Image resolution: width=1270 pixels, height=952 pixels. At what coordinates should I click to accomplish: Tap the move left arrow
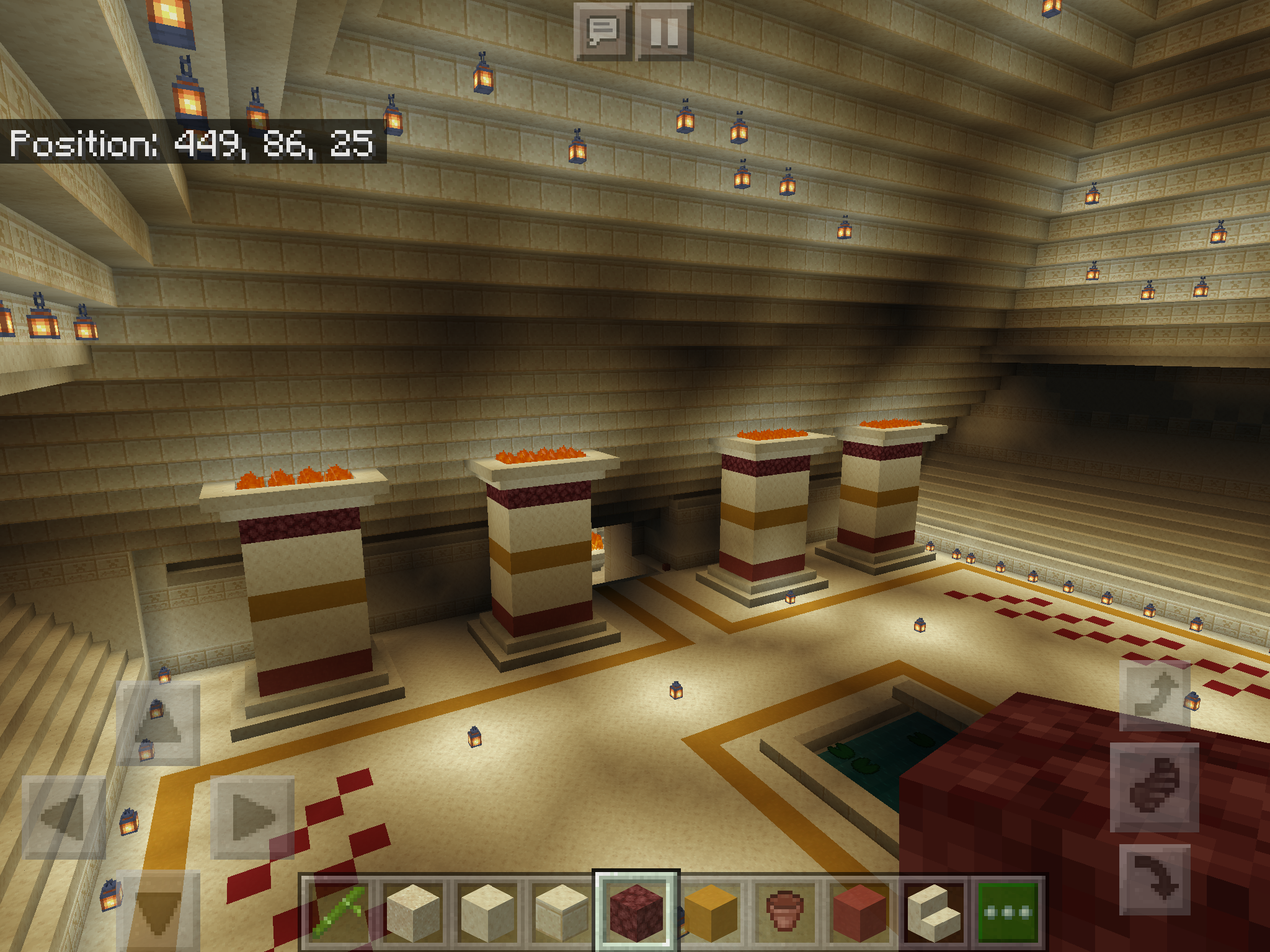(64, 818)
